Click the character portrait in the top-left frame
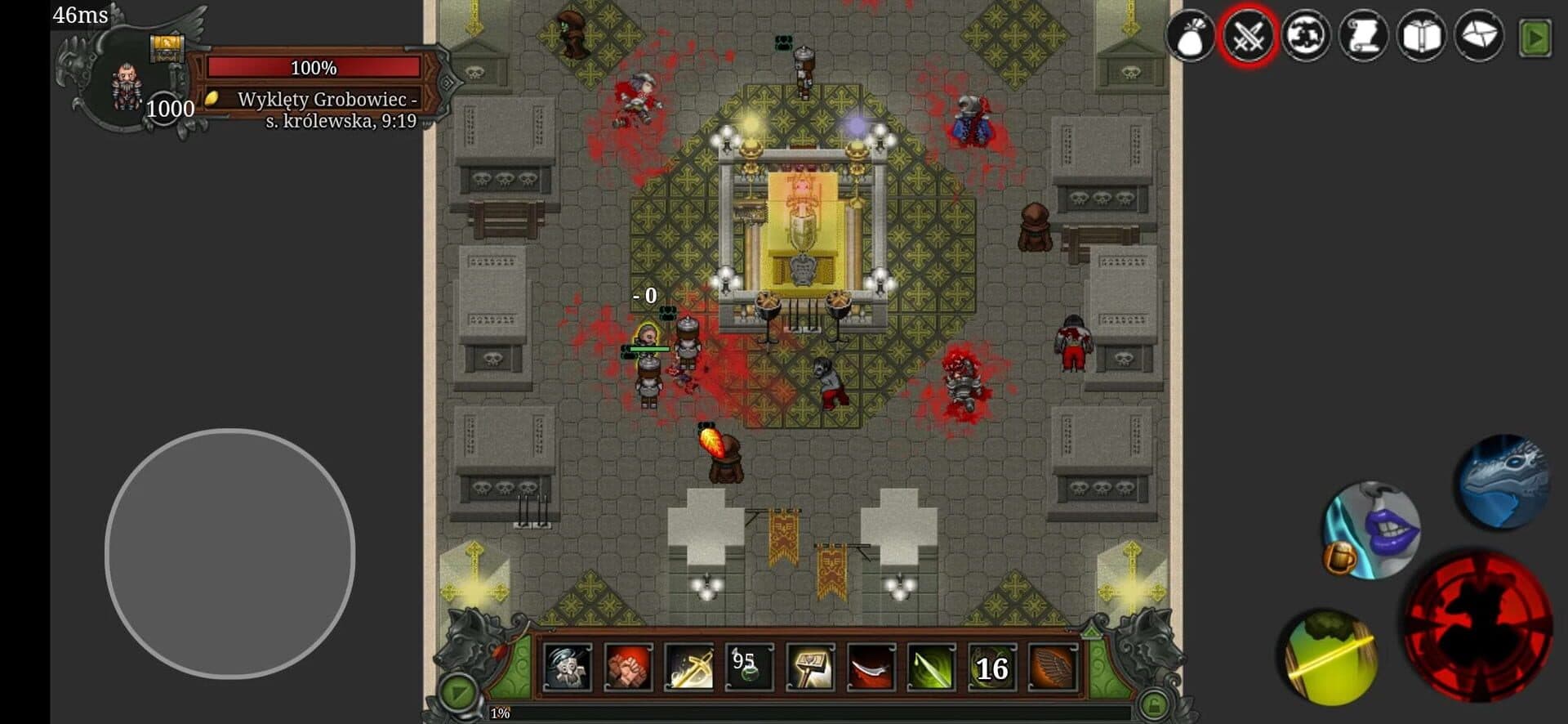The height and width of the screenshot is (724, 1568). 126,87
